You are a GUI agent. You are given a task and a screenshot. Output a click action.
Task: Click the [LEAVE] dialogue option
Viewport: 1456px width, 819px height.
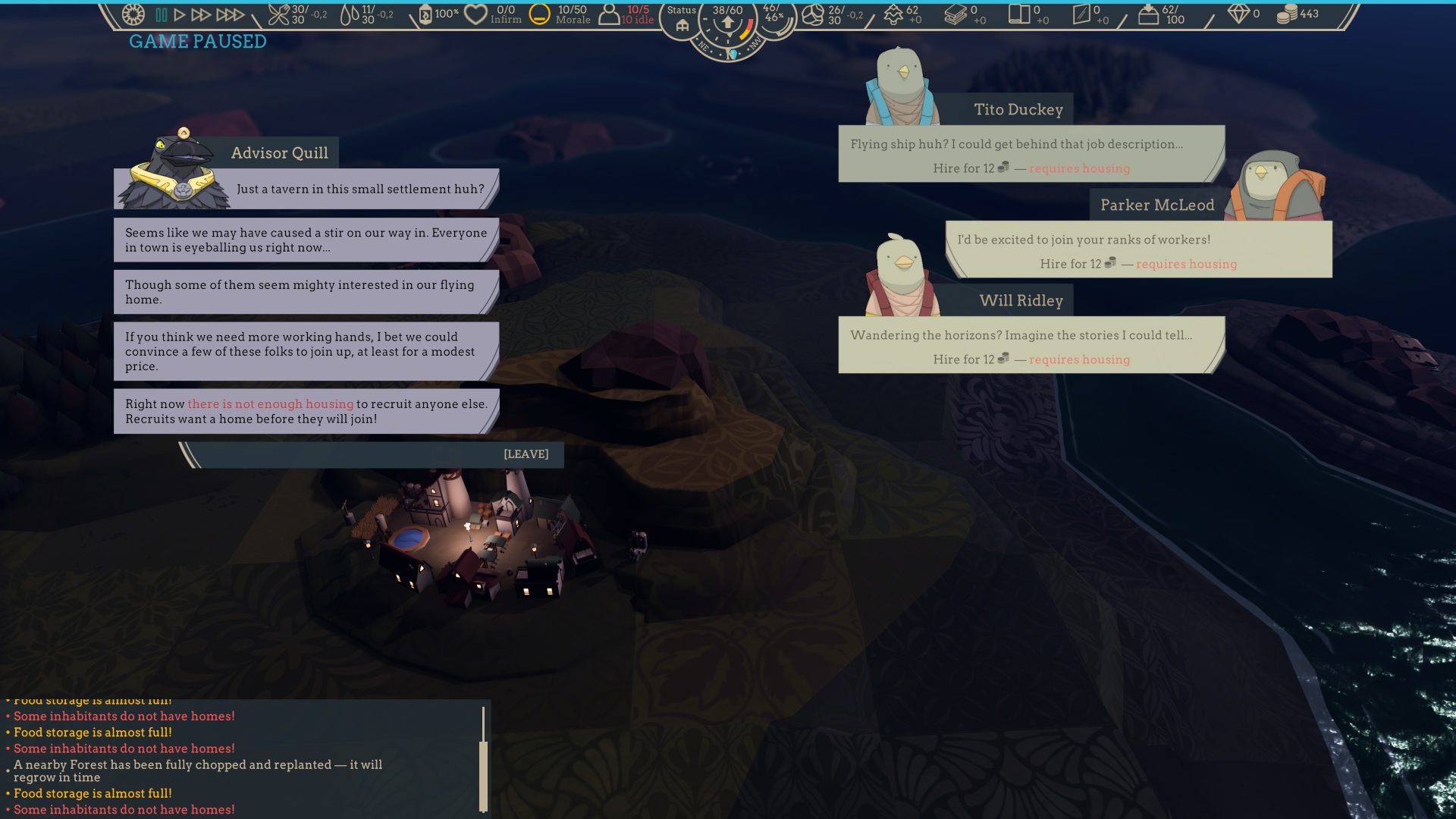pyautogui.click(x=526, y=454)
